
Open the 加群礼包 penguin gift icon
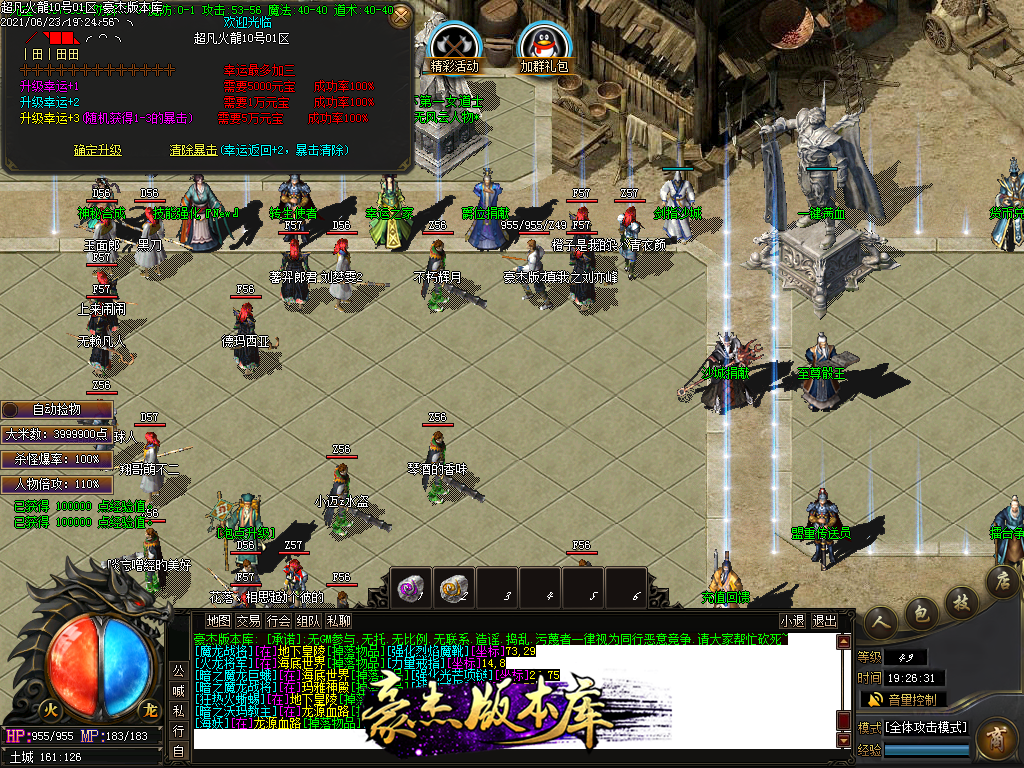pos(544,46)
